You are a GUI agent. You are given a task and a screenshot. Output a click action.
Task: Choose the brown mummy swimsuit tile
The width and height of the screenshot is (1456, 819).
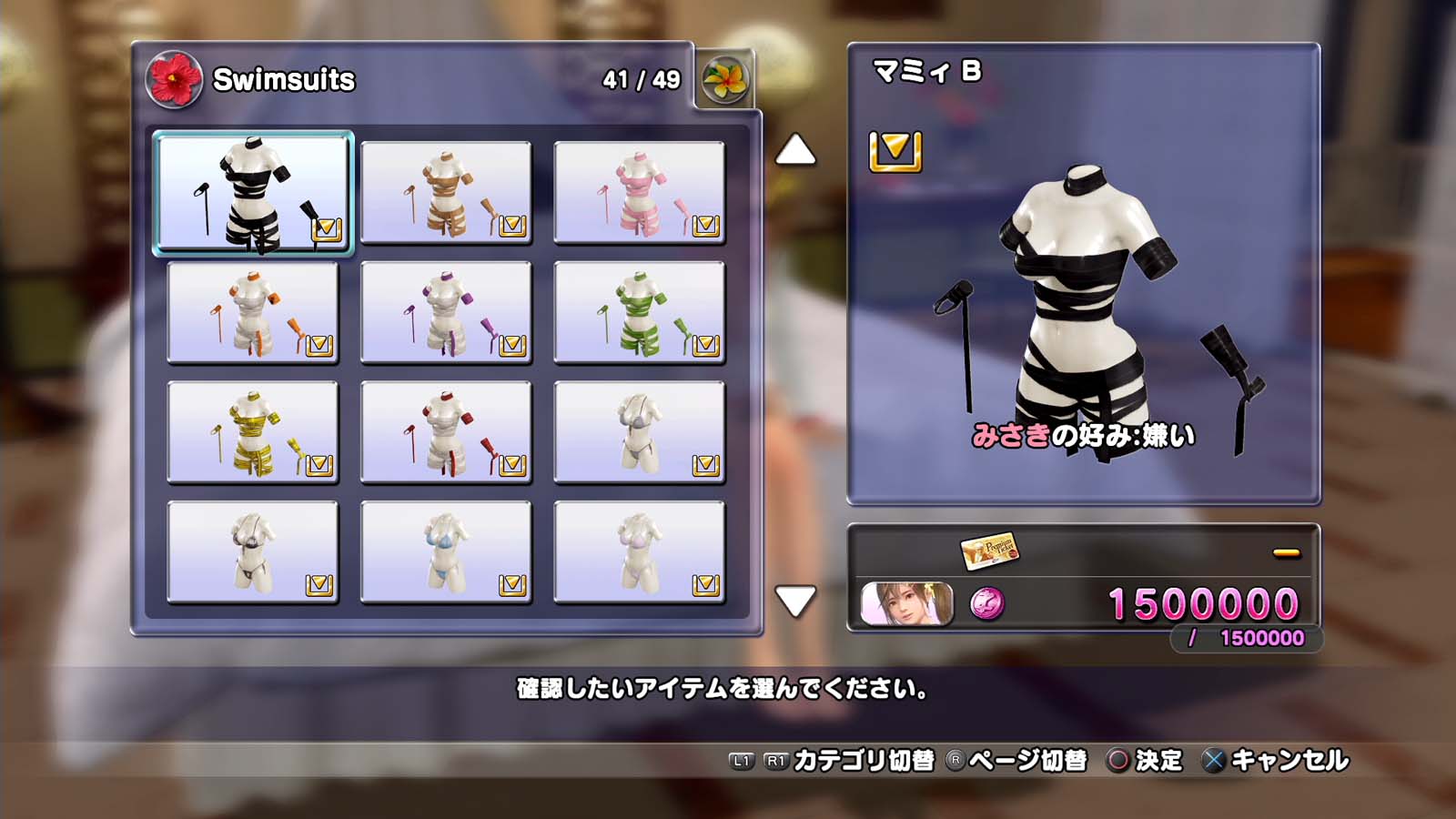(x=446, y=193)
